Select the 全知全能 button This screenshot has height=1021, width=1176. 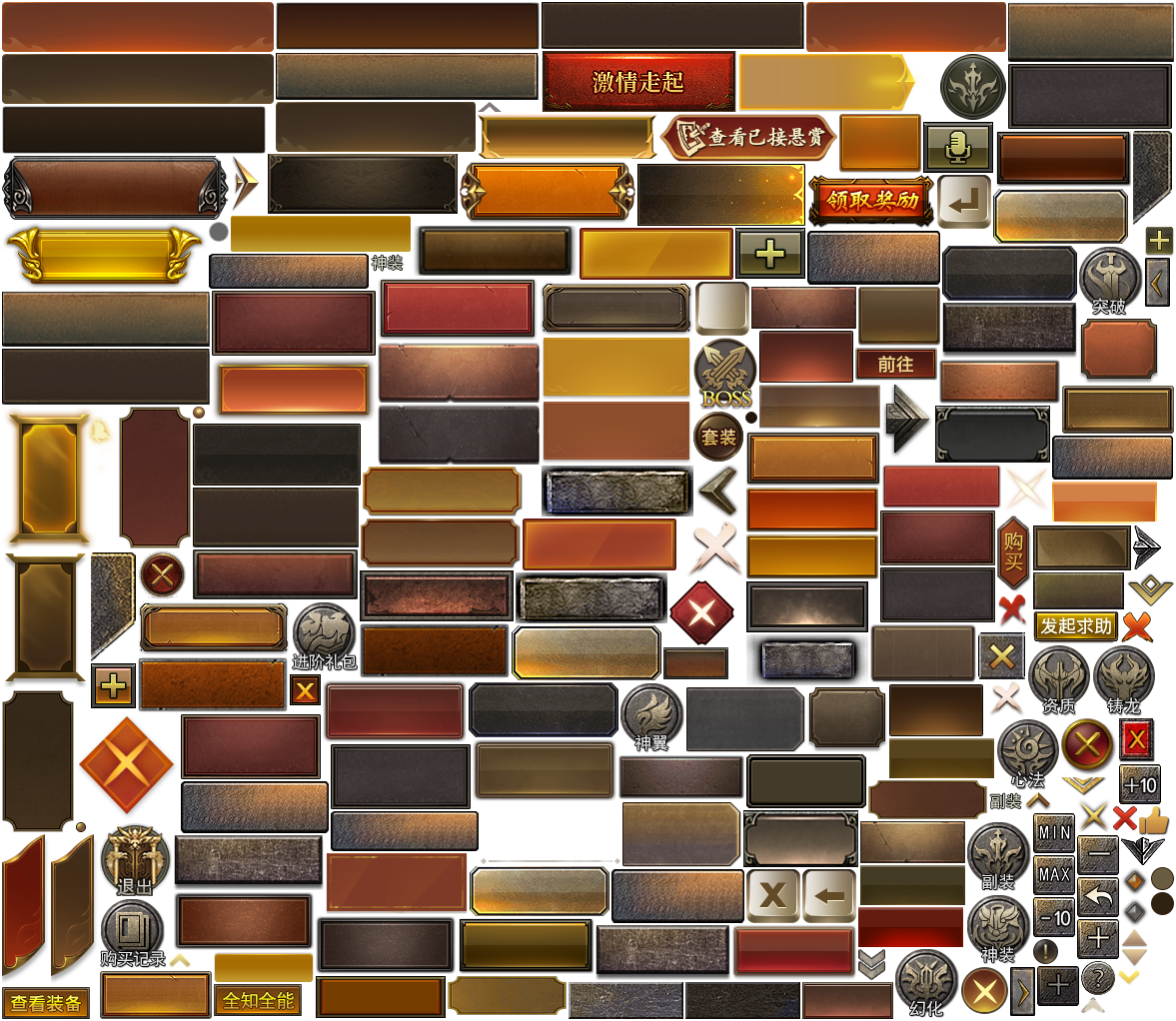pyautogui.click(x=258, y=1000)
